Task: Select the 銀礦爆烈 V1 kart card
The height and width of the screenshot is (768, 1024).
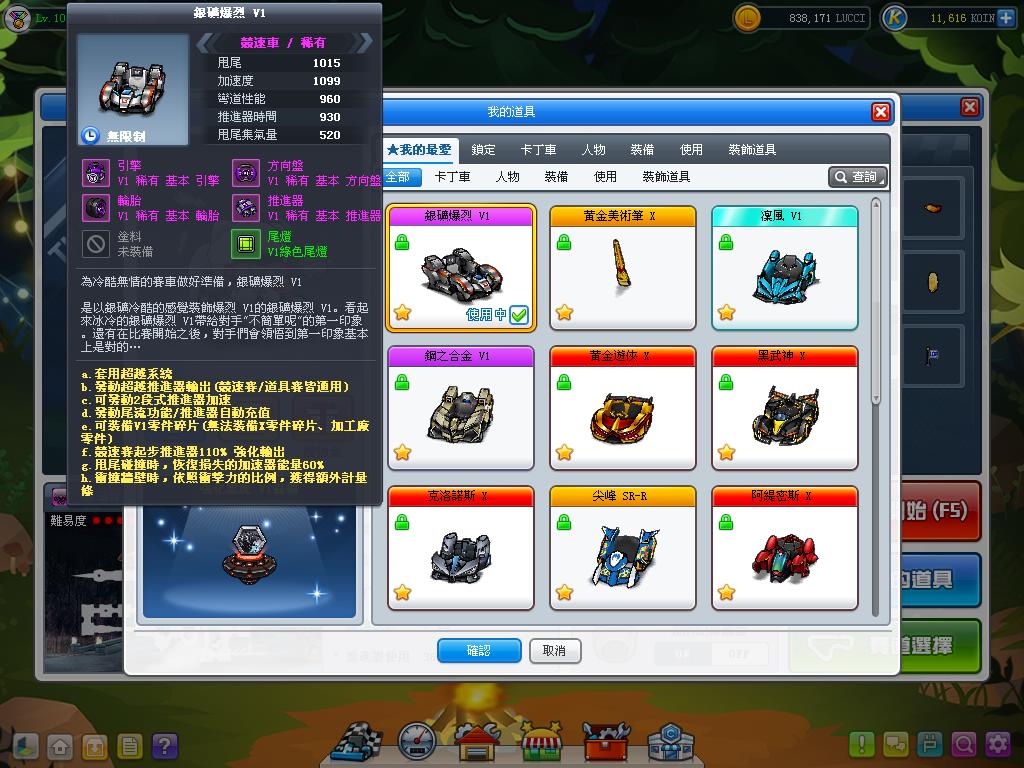Action: pyautogui.click(x=462, y=267)
